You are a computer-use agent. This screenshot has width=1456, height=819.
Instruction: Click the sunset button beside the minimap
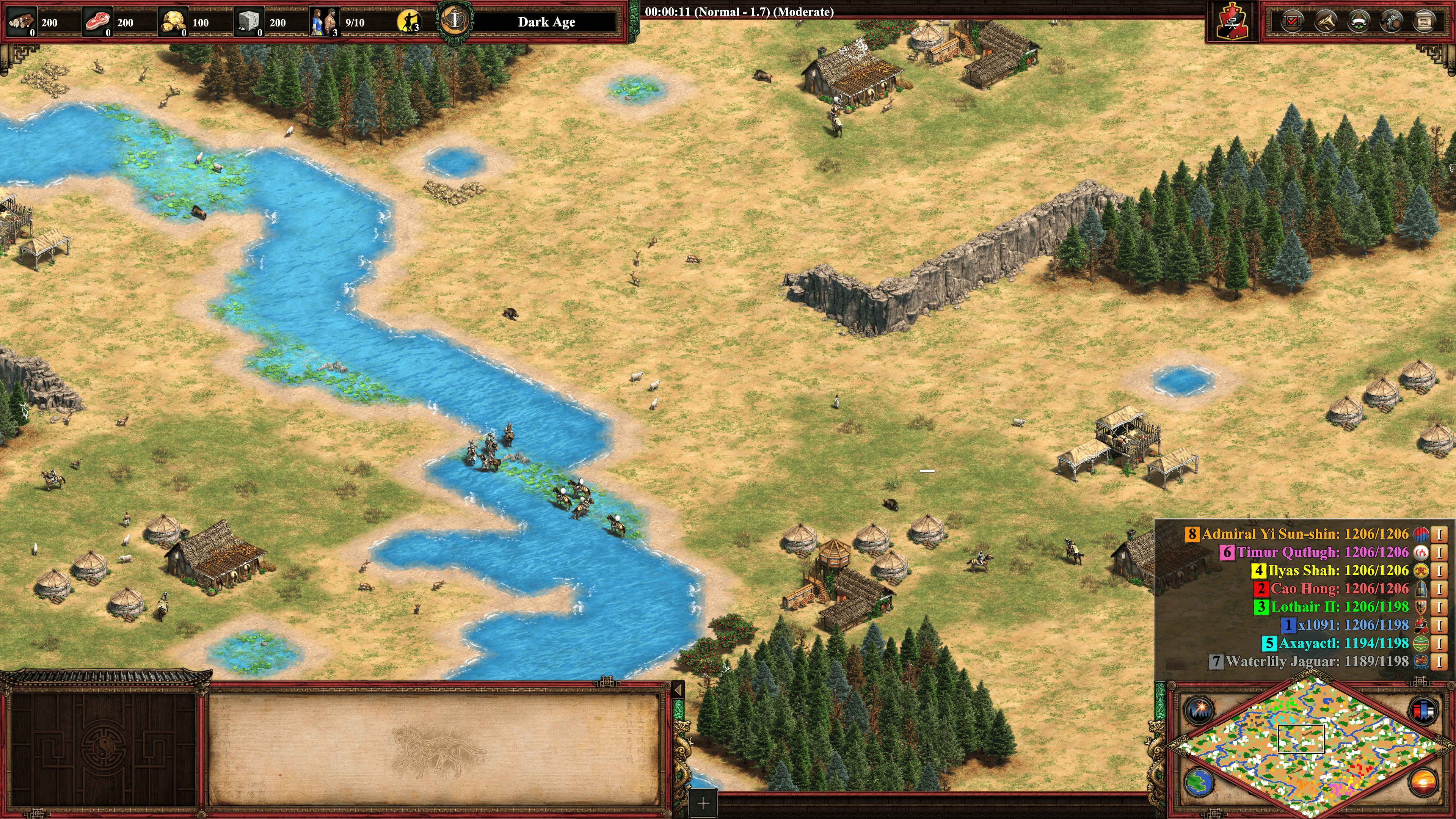click(x=1423, y=782)
